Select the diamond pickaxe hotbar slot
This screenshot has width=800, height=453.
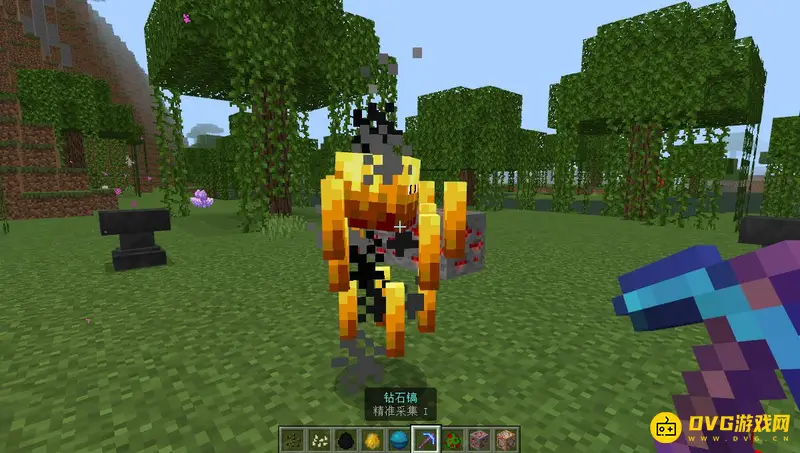(x=425, y=440)
